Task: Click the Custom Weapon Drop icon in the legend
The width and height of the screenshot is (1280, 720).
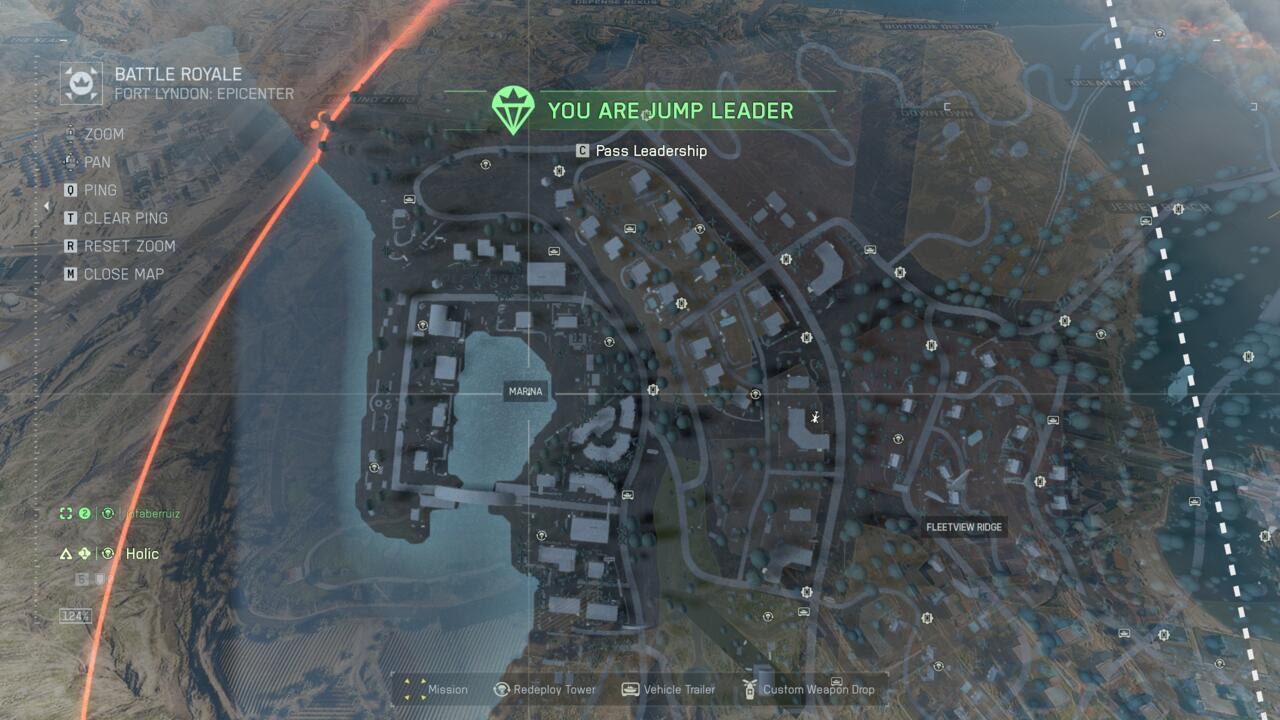Action: [750, 689]
